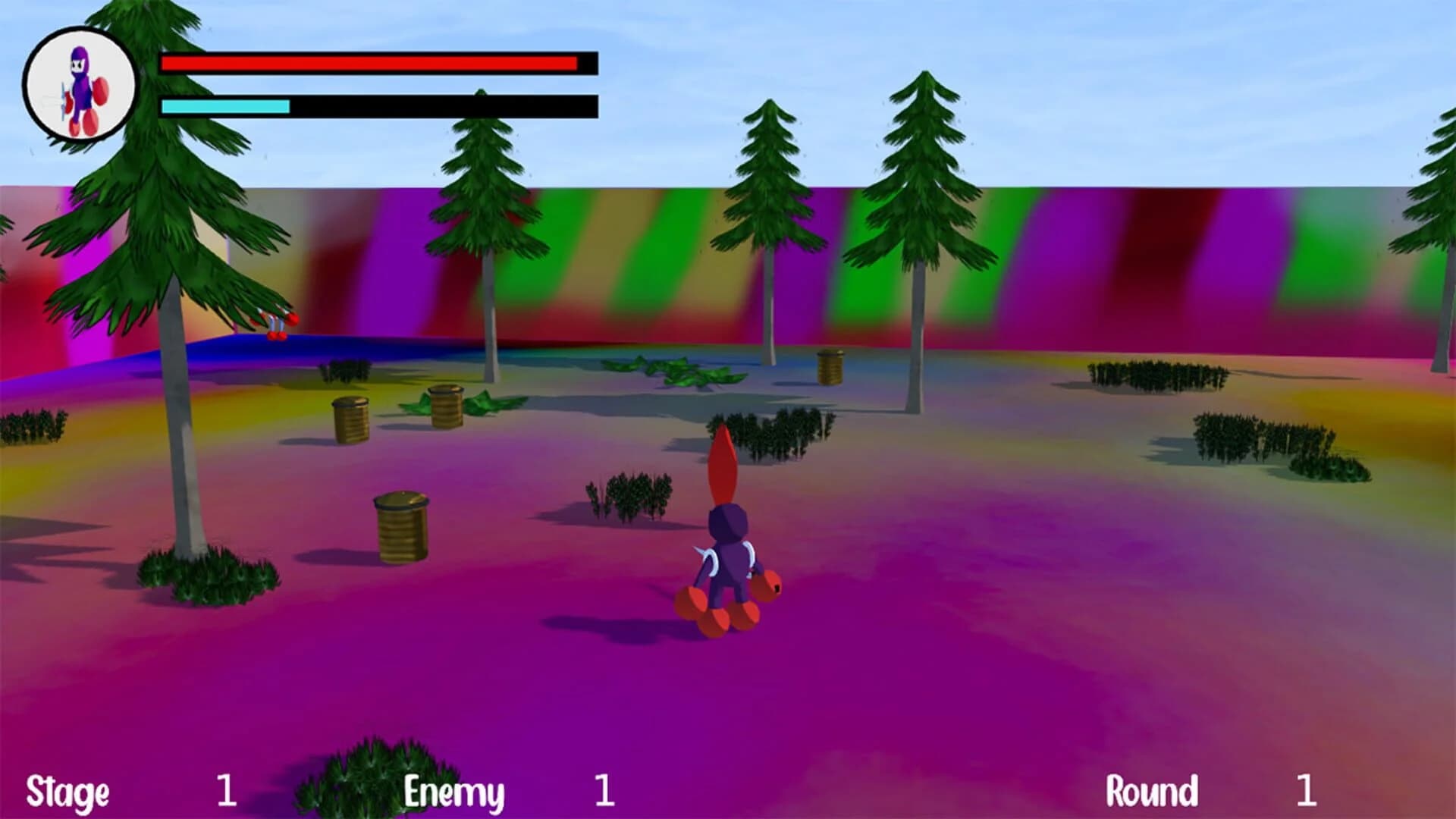This screenshot has width=1456, height=819.
Task: Click the black portion of the health bar
Action: tap(588, 62)
